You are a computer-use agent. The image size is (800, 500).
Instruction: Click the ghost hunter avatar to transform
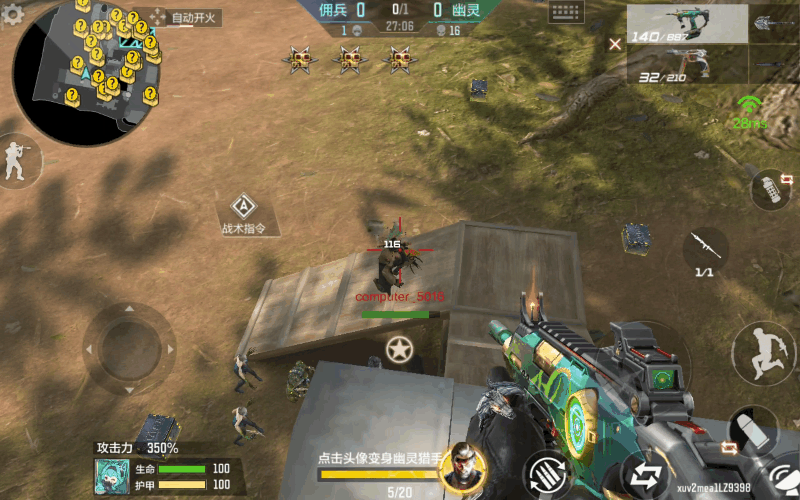[x=462, y=465]
